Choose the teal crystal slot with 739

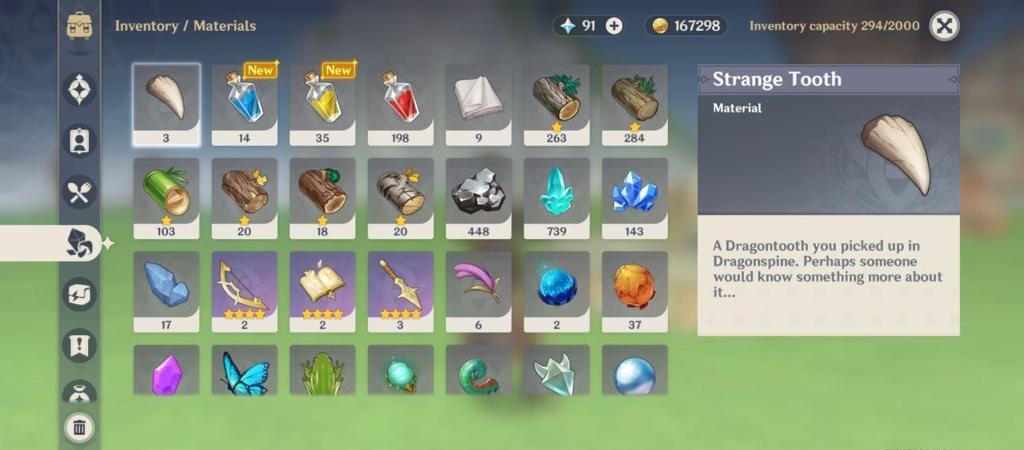[x=556, y=197]
